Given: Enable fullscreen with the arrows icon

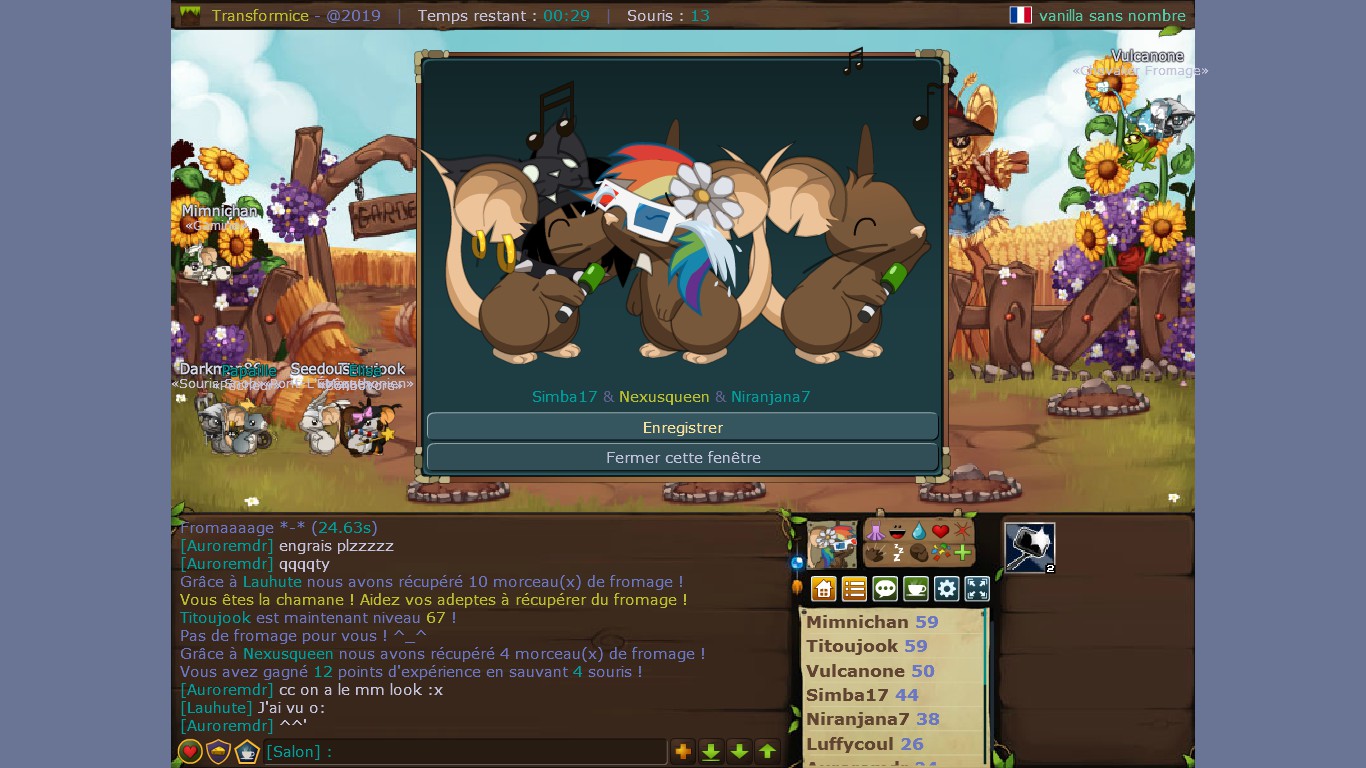Looking at the screenshot, I should 977,589.
